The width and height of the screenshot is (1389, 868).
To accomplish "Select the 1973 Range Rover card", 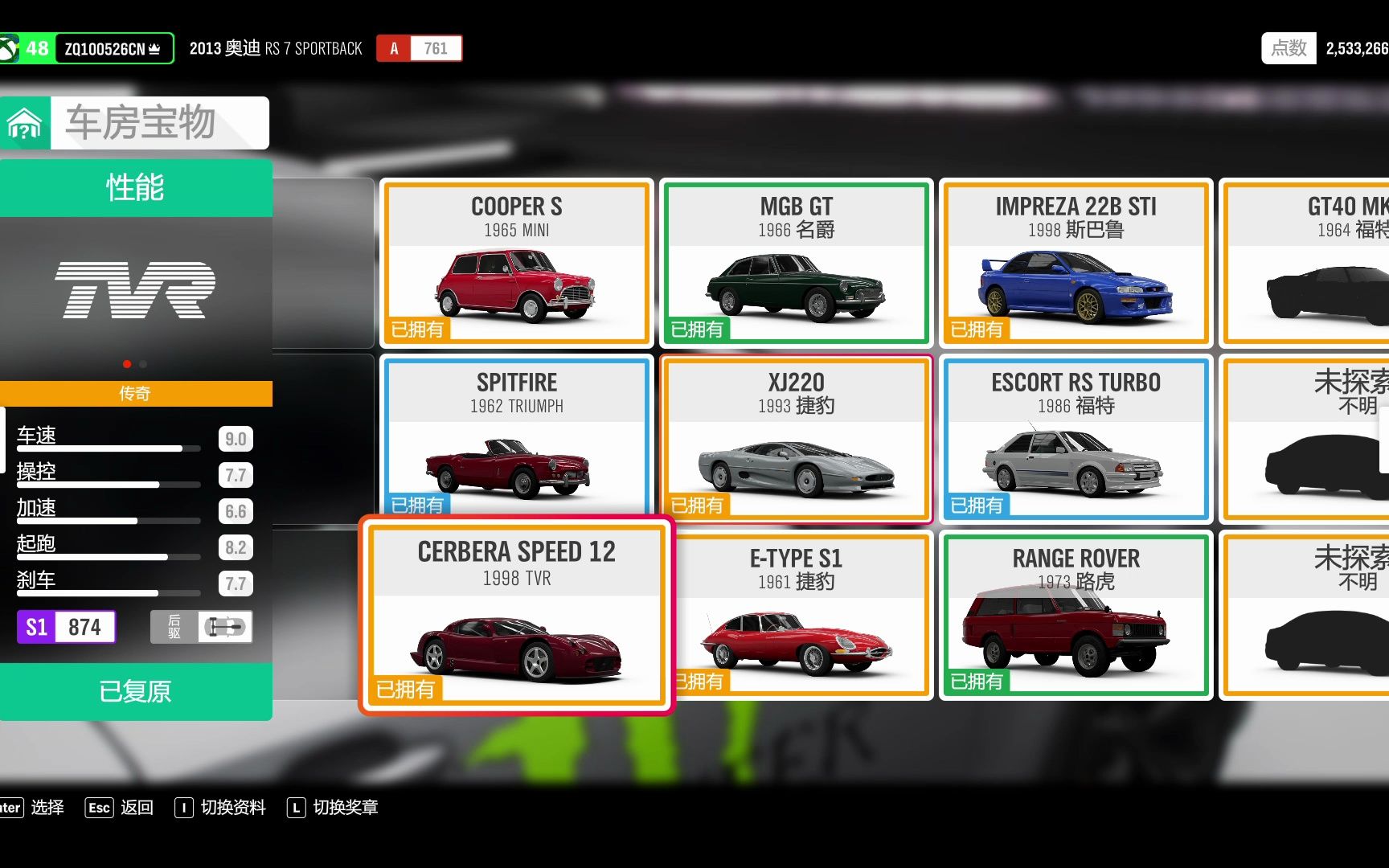I will [1076, 616].
